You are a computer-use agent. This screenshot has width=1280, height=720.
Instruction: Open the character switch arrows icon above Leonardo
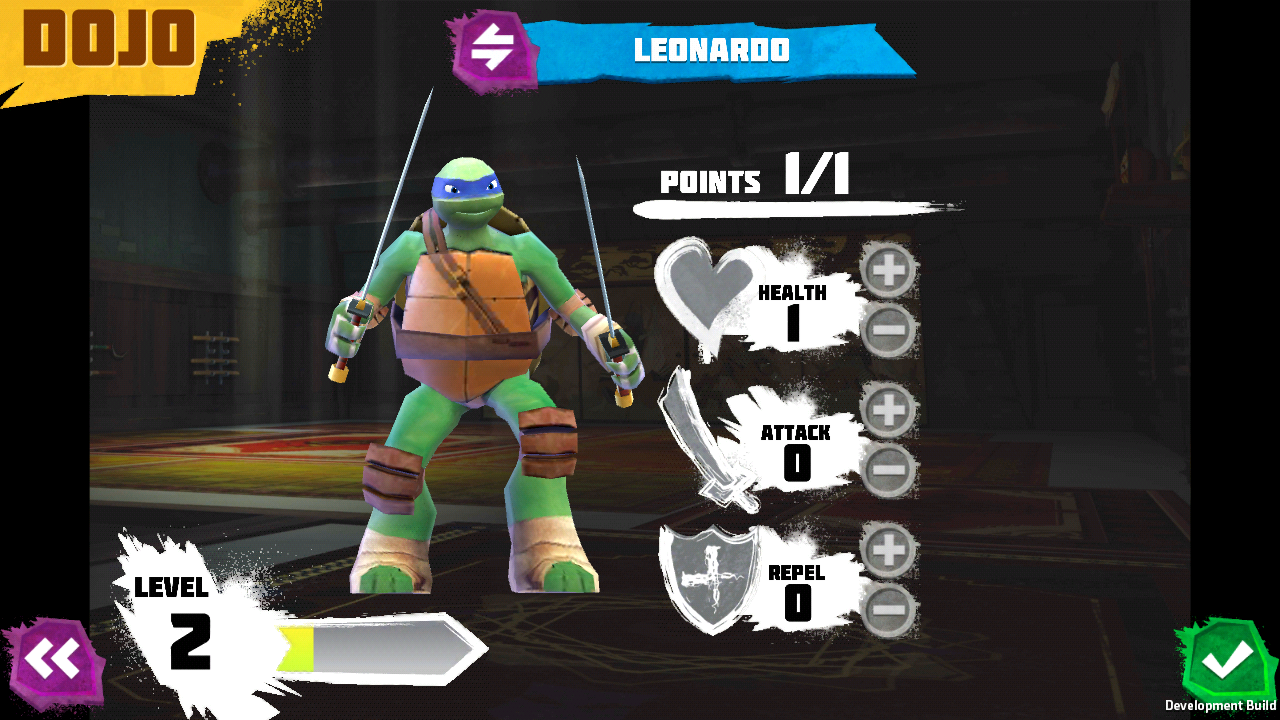492,47
